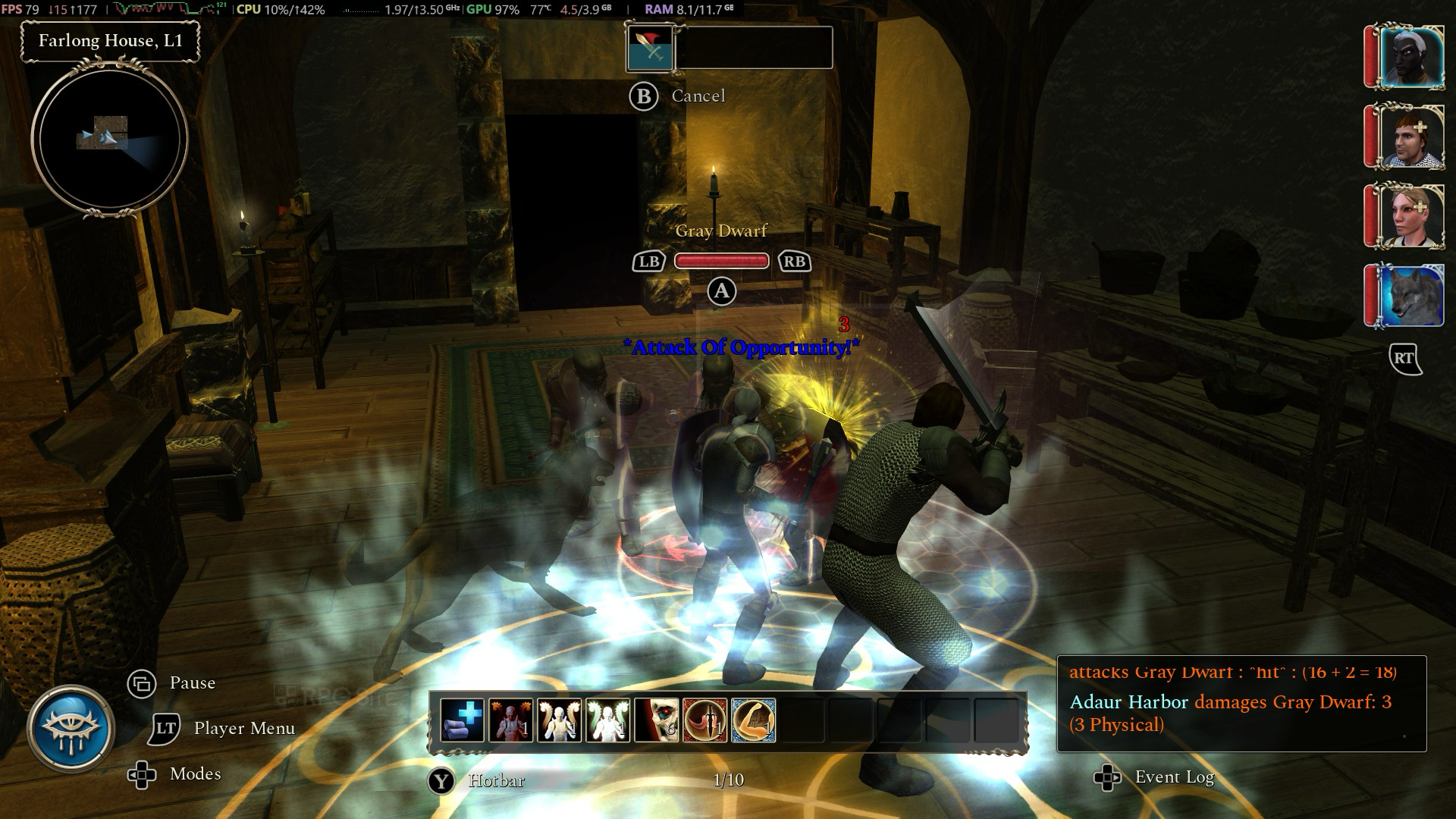Open the combat event log panel

tap(1241, 703)
